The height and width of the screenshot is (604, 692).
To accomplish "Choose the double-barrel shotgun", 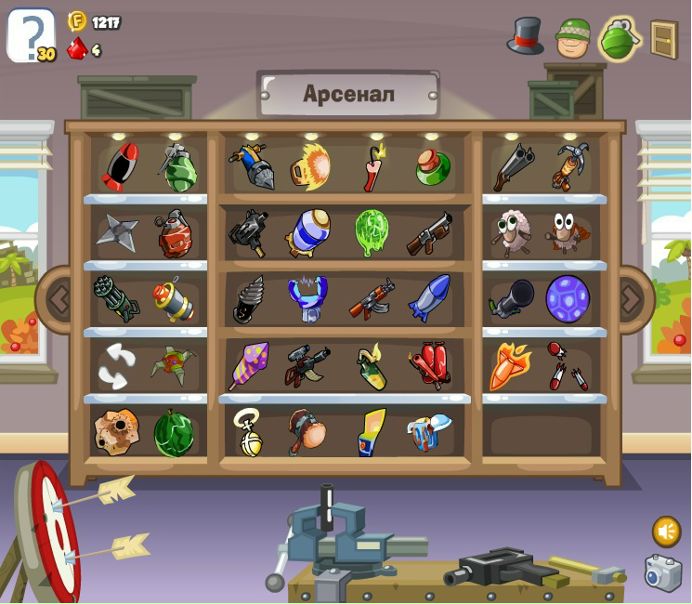I will point(513,166).
